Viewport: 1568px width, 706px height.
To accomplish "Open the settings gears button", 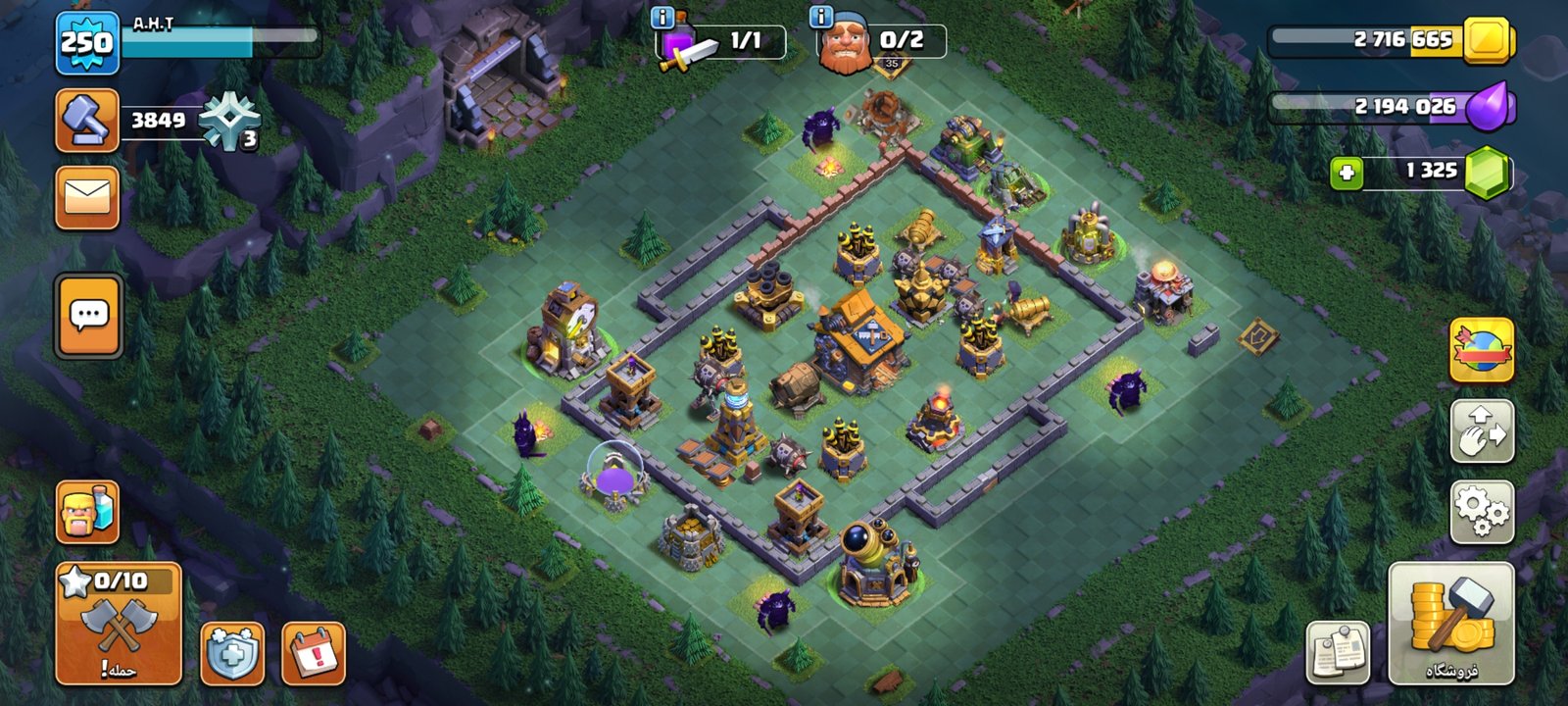I will (x=1481, y=511).
